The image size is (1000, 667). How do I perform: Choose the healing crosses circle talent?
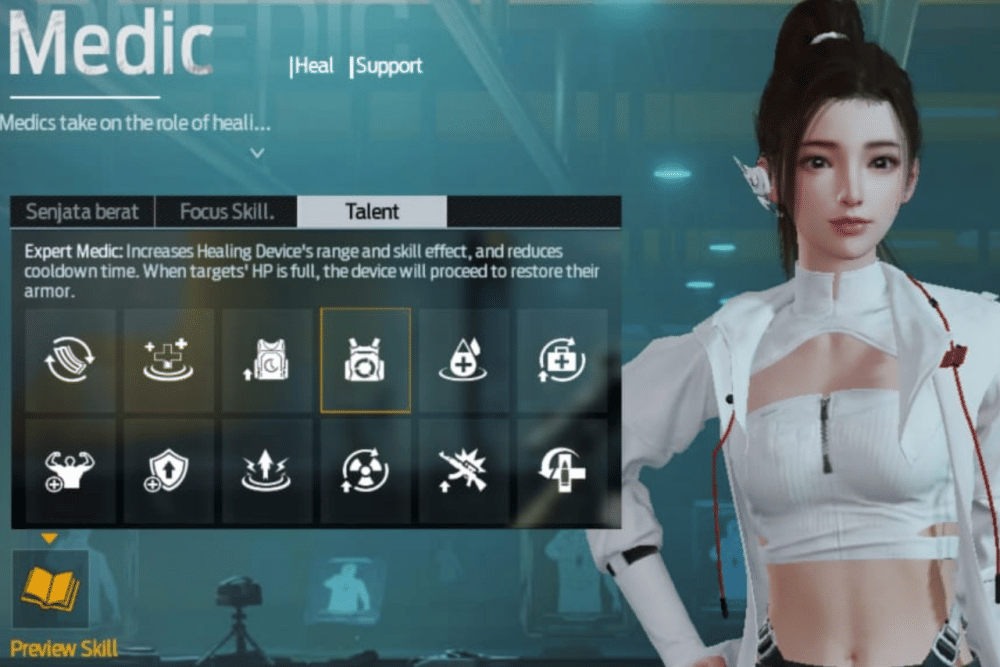pyautogui.click(x=168, y=360)
